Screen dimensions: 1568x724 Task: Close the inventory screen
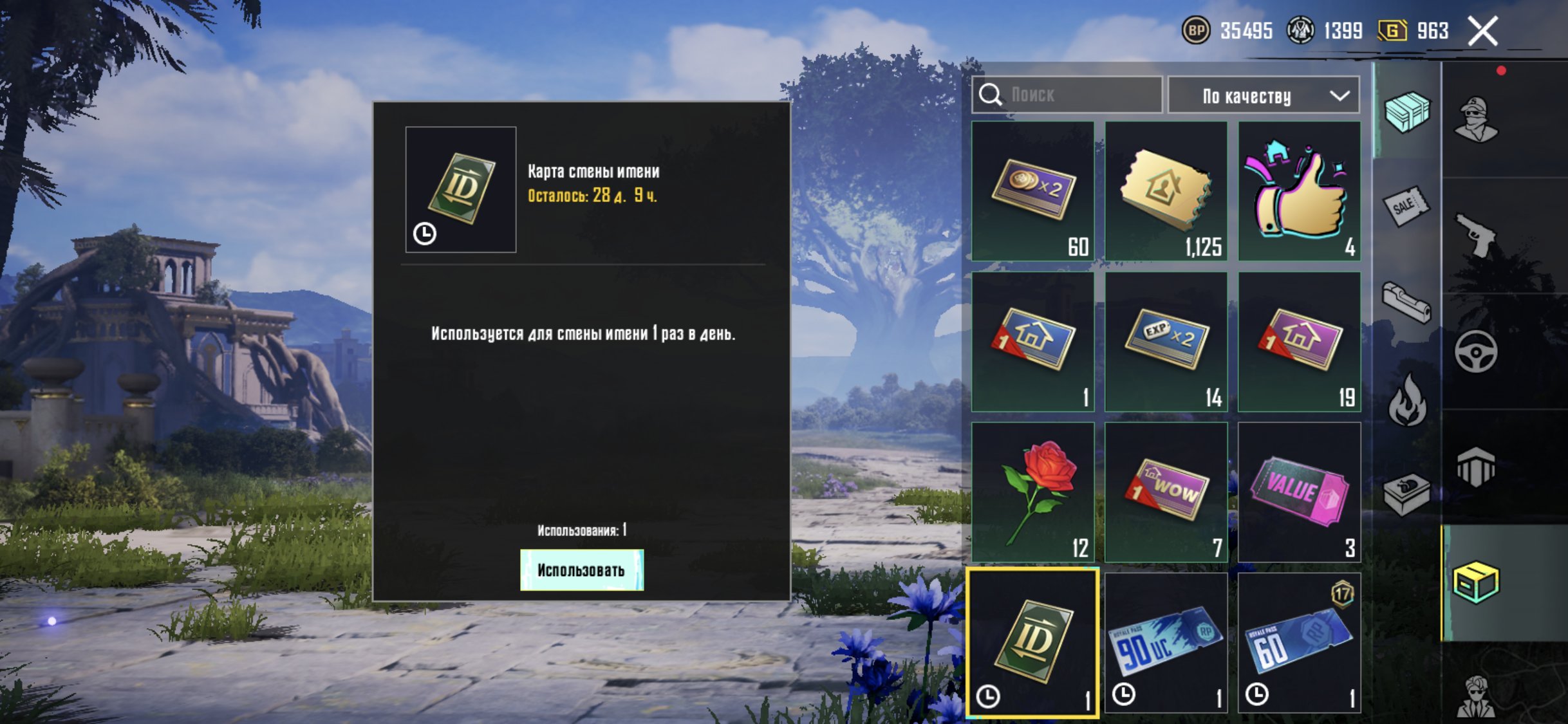pos(1482,31)
